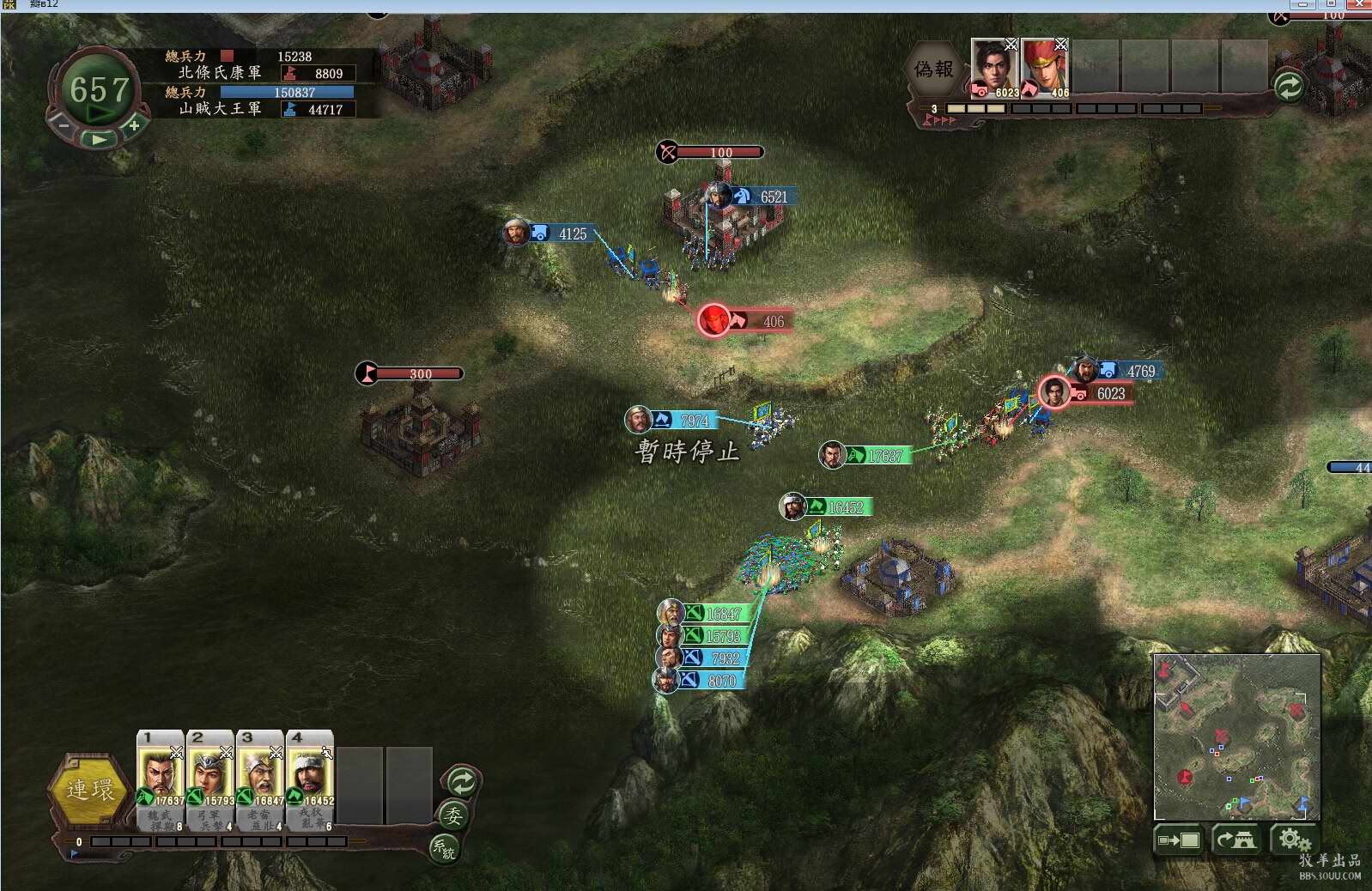Select enemy red-hat officer portrait with 406
The width and height of the screenshot is (1372, 891).
click(1044, 67)
